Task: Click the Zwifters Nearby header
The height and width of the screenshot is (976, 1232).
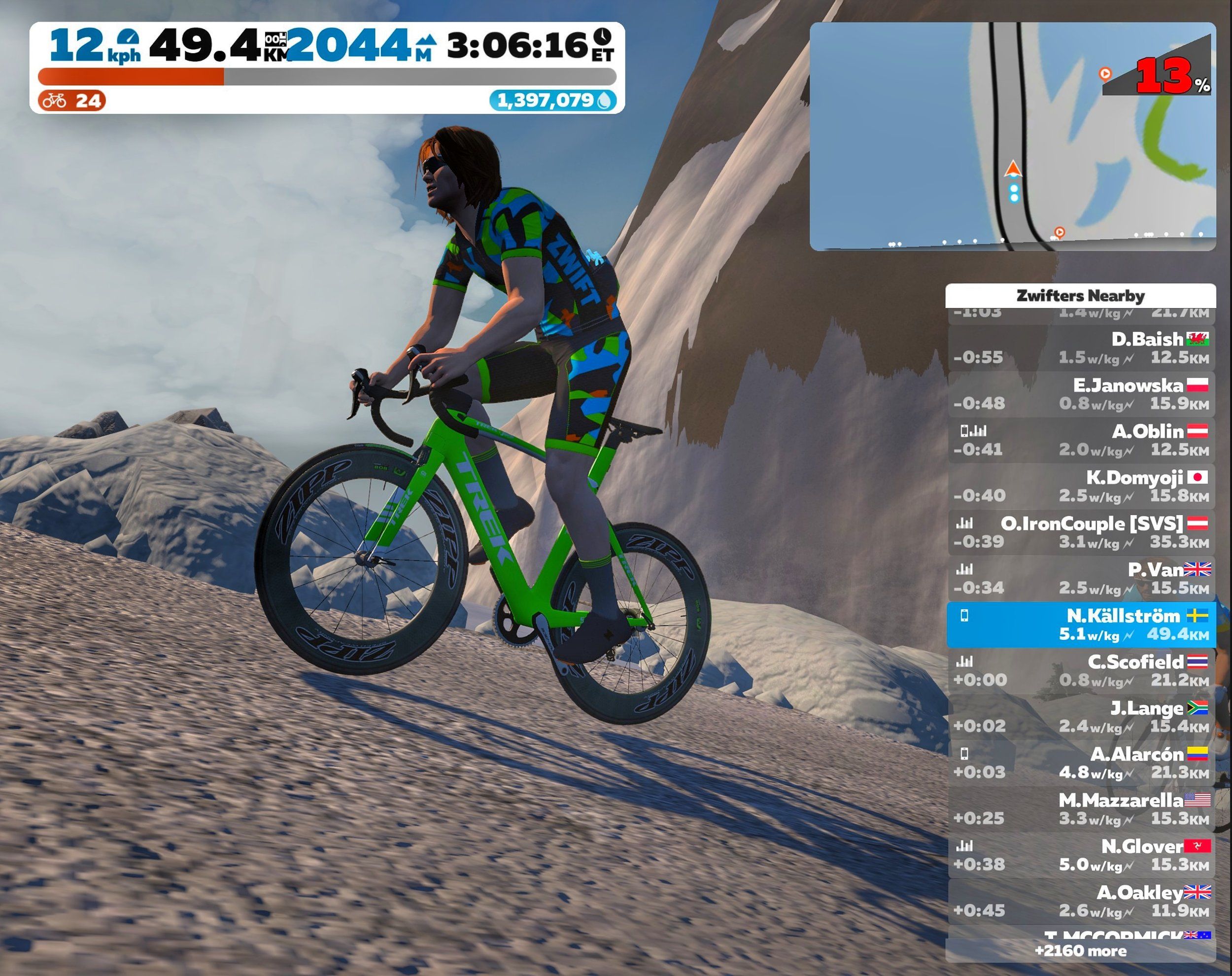Action: point(1081,295)
